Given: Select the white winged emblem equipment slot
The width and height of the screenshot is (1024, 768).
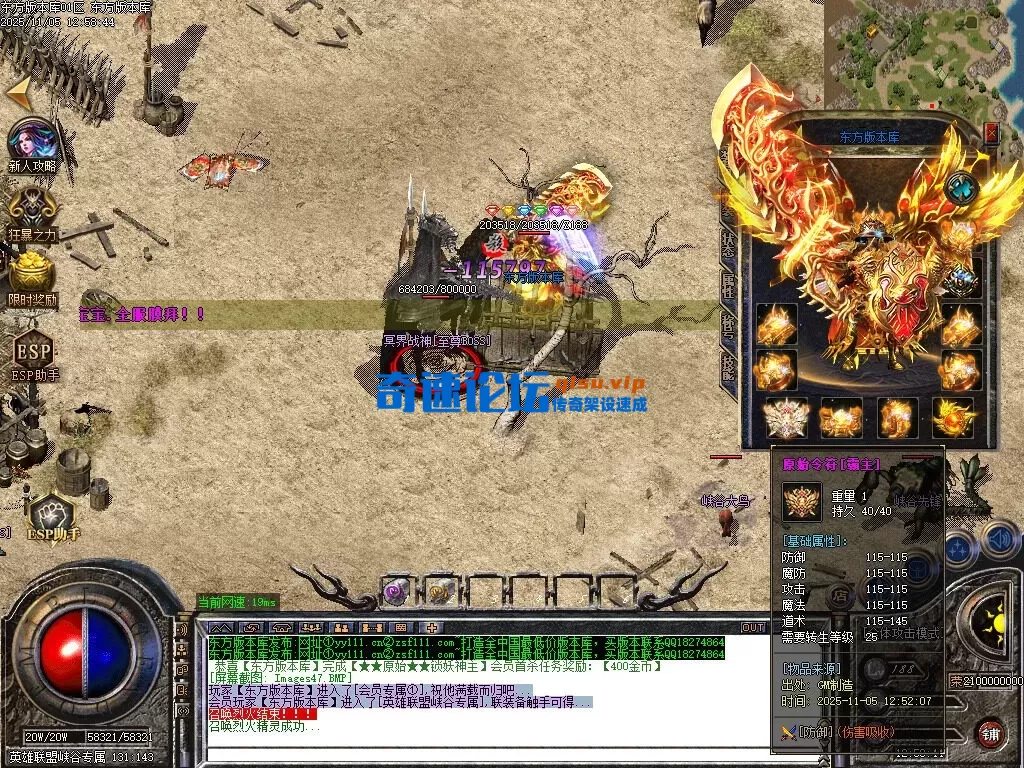Looking at the screenshot, I should click(x=784, y=417).
